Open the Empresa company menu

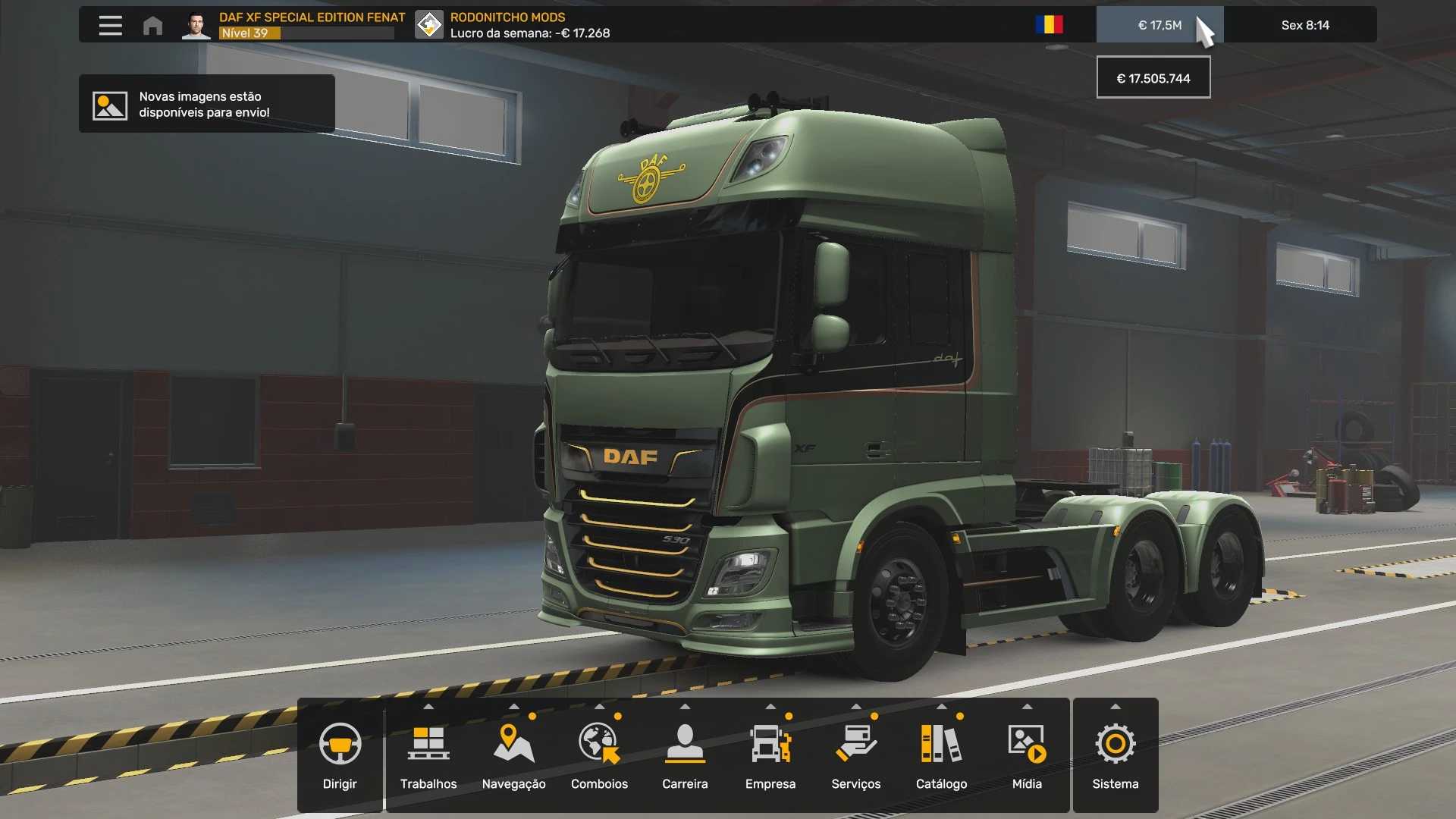click(770, 755)
